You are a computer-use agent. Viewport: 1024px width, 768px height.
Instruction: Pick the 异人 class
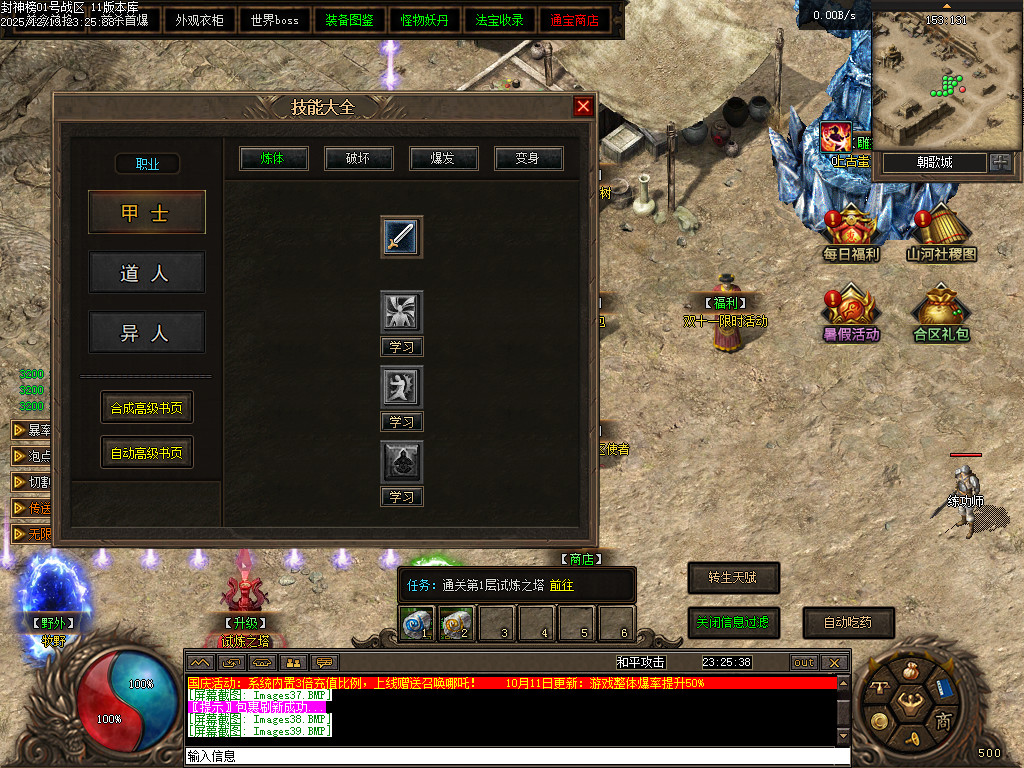coord(147,332)
